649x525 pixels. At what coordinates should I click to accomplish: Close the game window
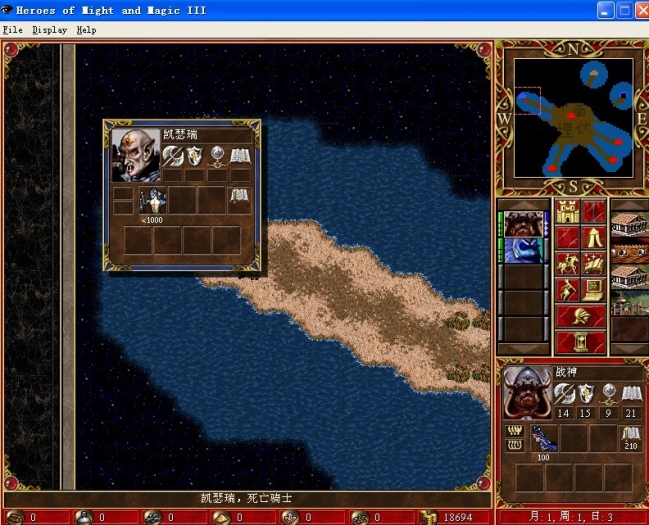(638, 10)
